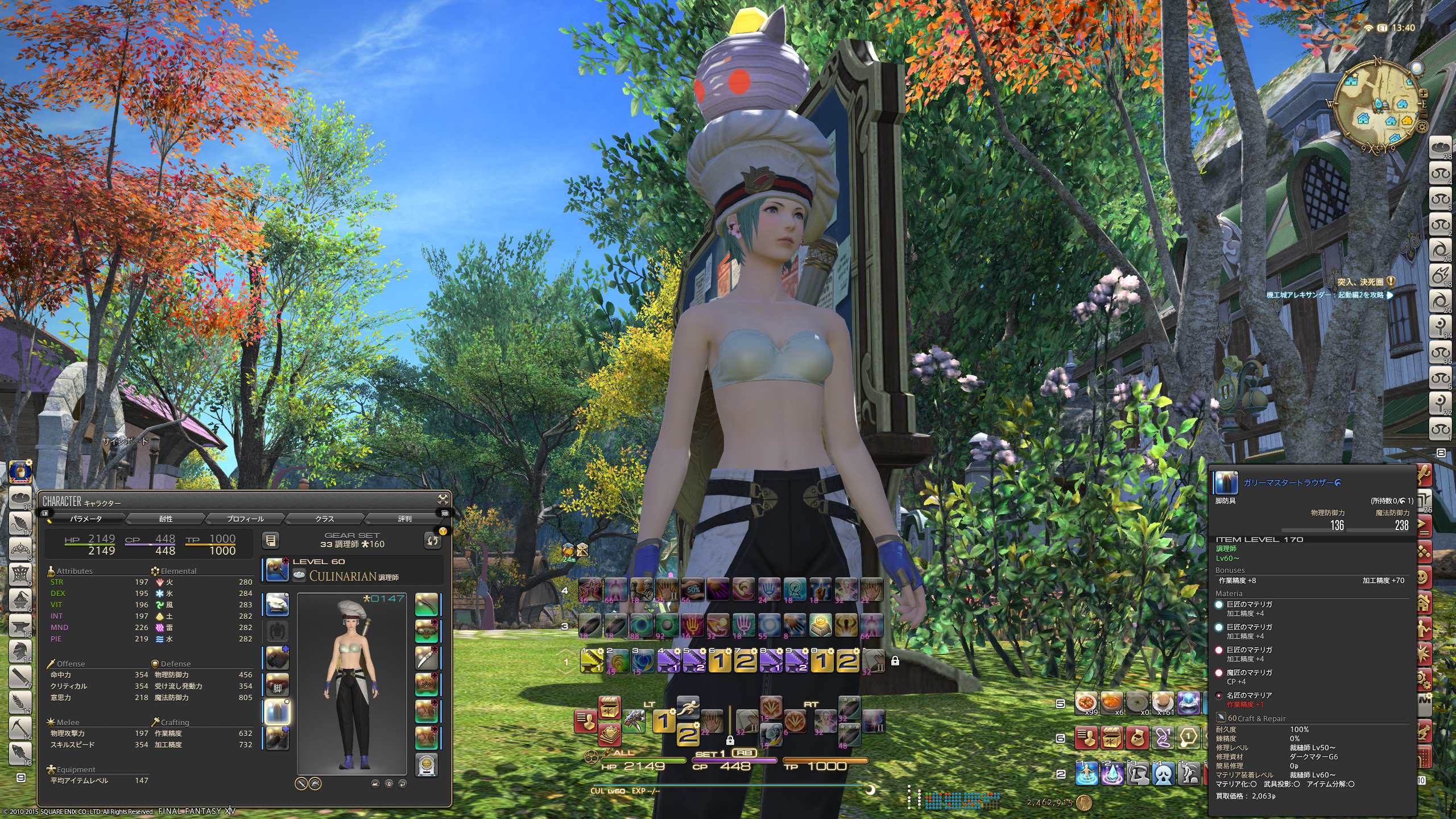Click the boots feet equipment slot

point(277,738)
